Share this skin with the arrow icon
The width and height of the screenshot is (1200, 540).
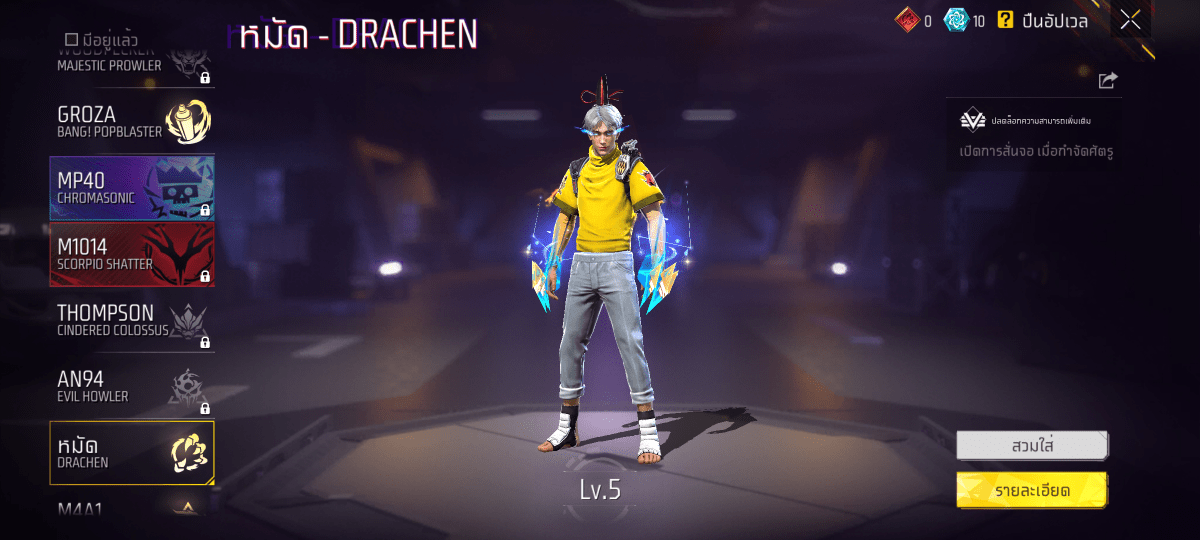click(1107, 80)
